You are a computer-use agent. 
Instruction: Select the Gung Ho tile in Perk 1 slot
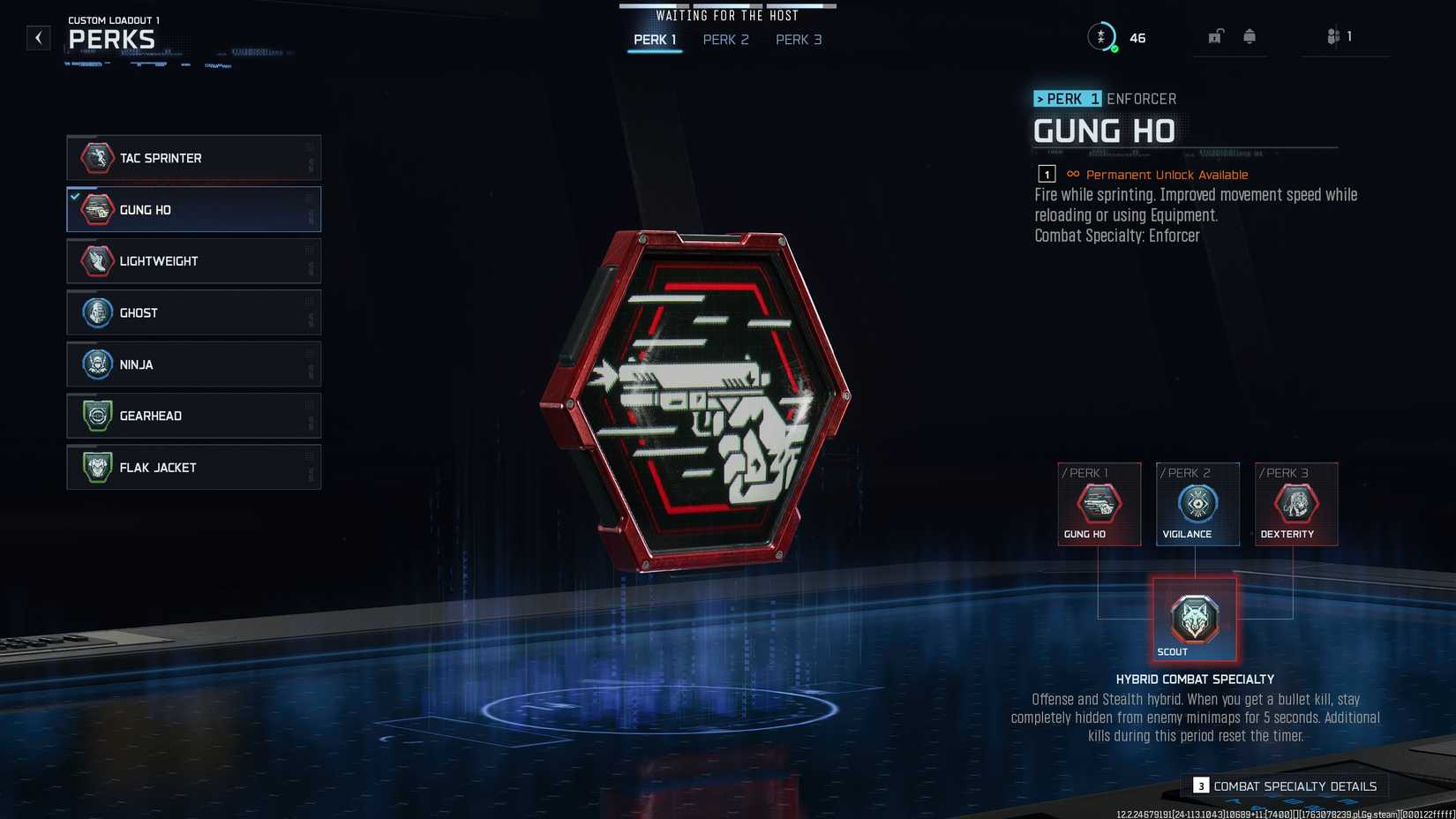pos(1099,505)
